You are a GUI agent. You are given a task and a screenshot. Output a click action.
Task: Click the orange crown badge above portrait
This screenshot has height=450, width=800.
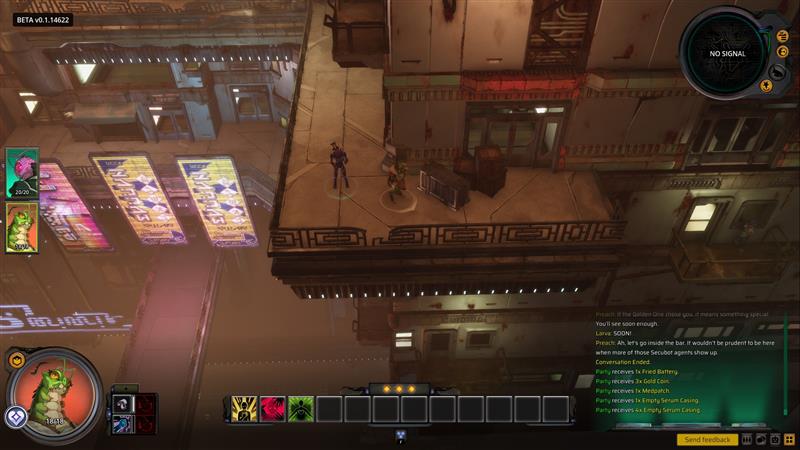pos(17,360)
